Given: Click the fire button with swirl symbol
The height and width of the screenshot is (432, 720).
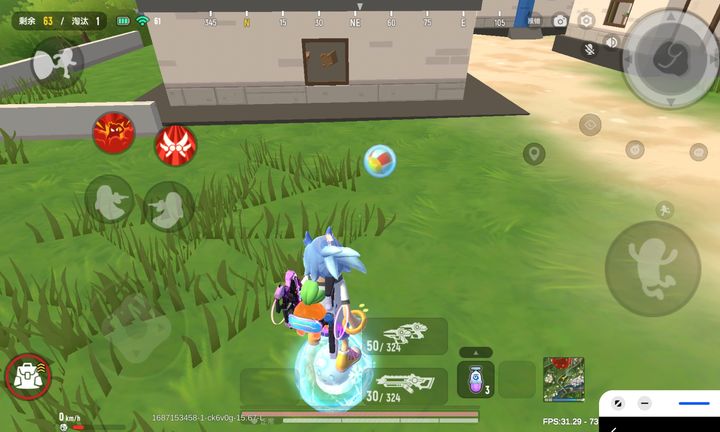Looking at the screenshot, I should (668, 58).
